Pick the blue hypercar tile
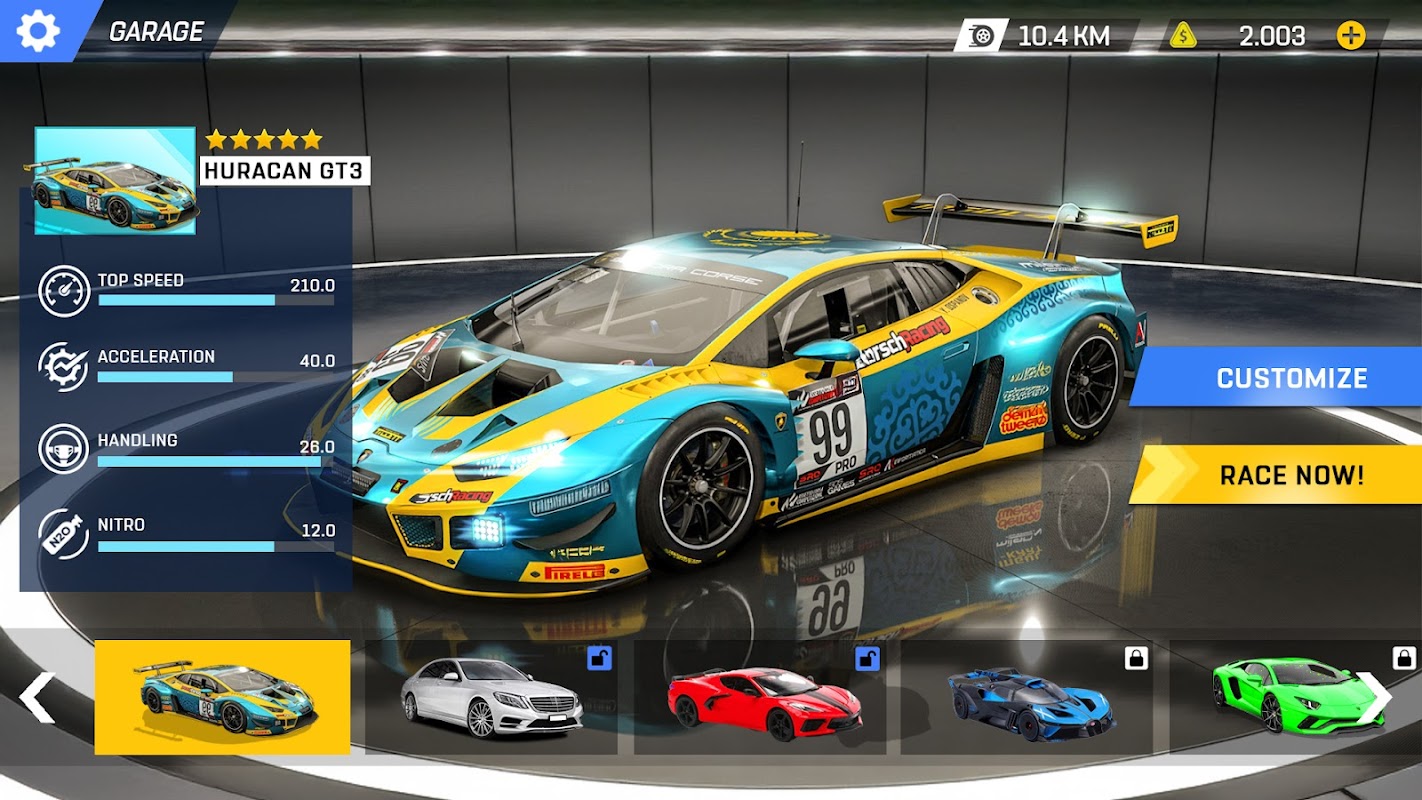Viewport: 1422px width, 800px height. [x=1026, y=697]
